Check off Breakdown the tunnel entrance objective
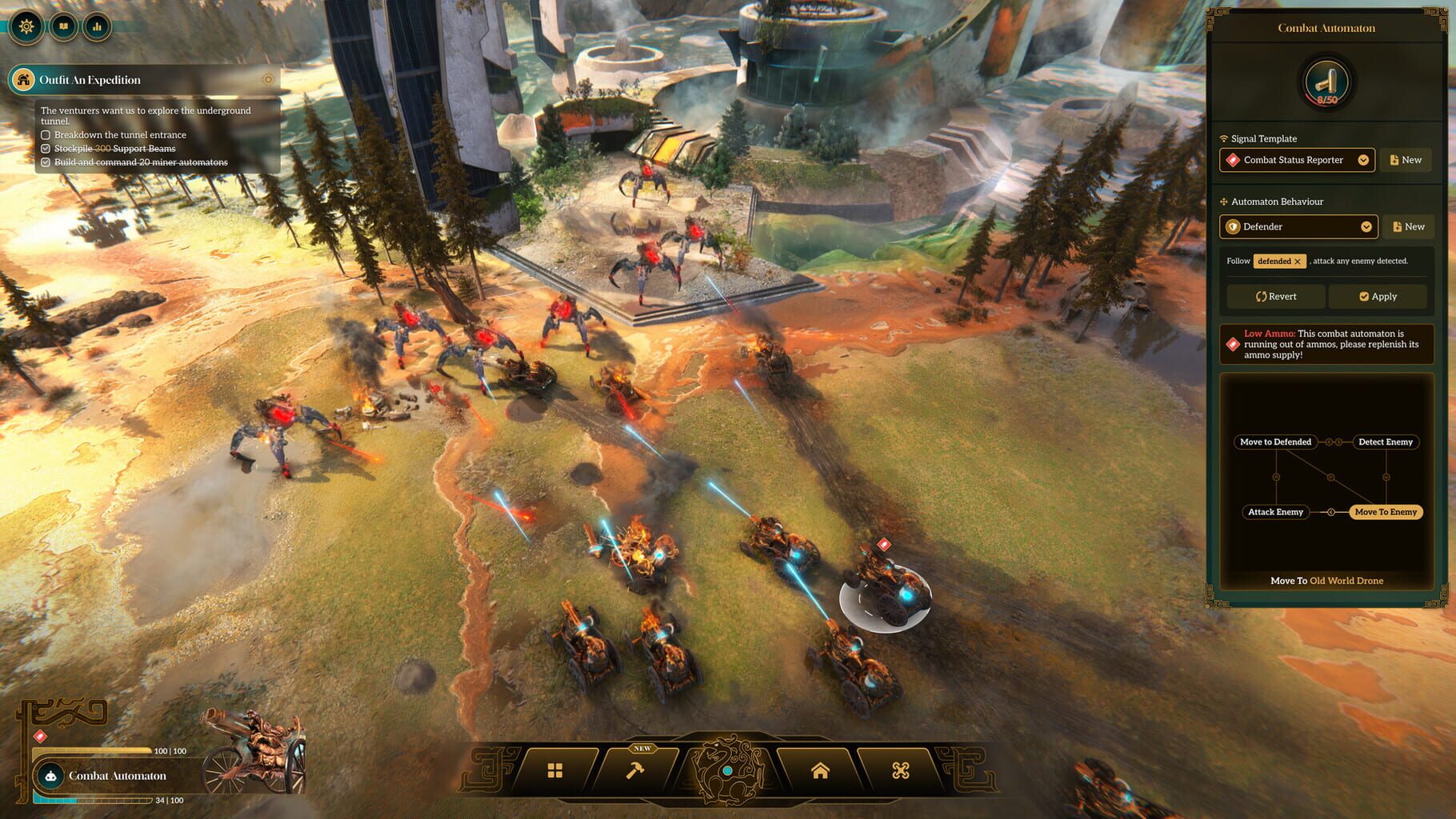 (46, 134)
